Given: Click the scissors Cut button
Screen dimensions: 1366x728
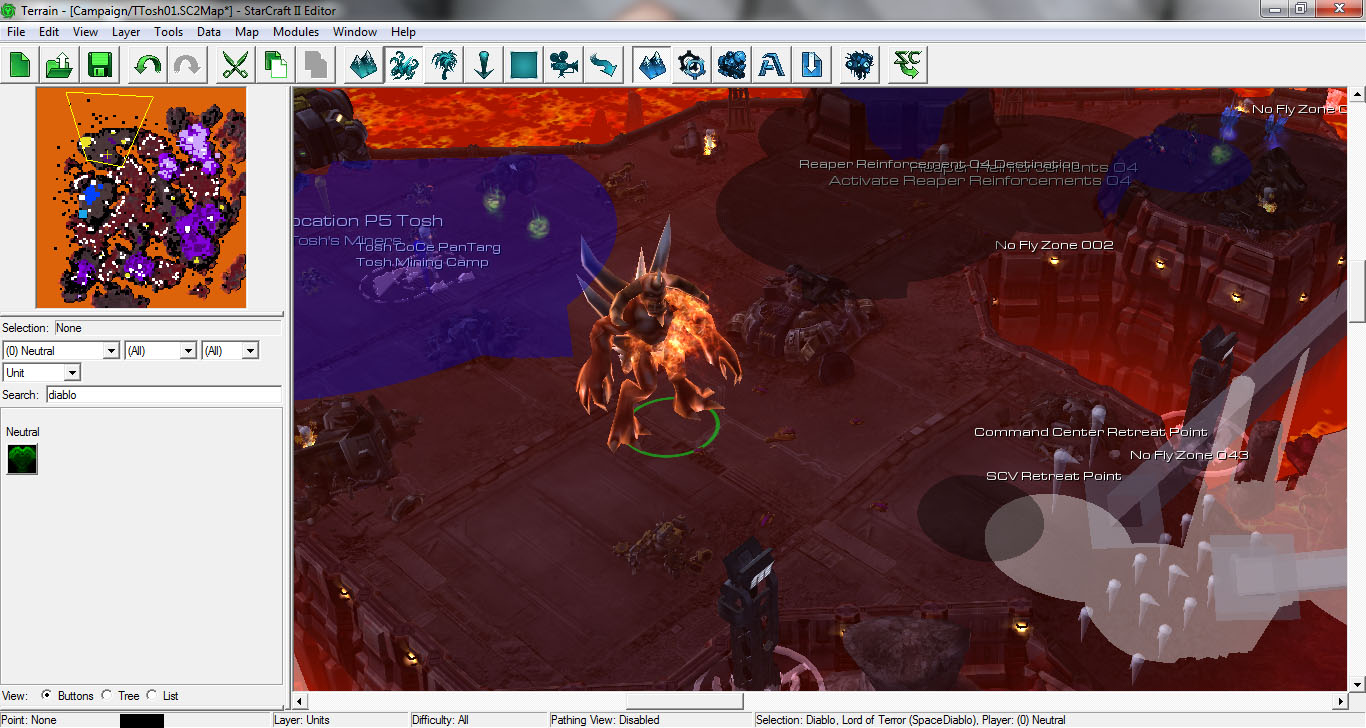Looking at the screenshot, I should pos(235,66).
